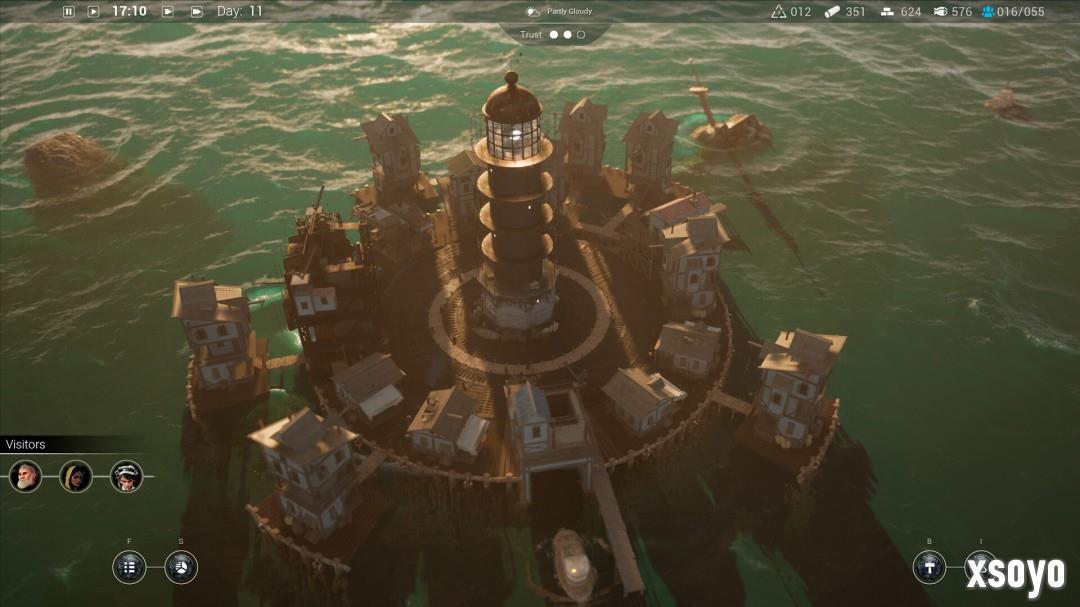The width and height of the screenshot is (1080, 607).
Task: Set the fast time speed
Action: click(x=168, y=12)
